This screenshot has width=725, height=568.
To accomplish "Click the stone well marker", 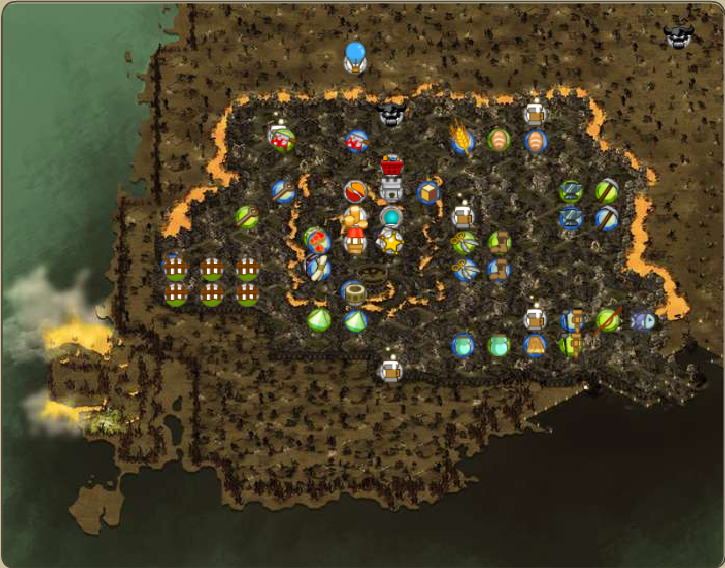I will [372, 273].
